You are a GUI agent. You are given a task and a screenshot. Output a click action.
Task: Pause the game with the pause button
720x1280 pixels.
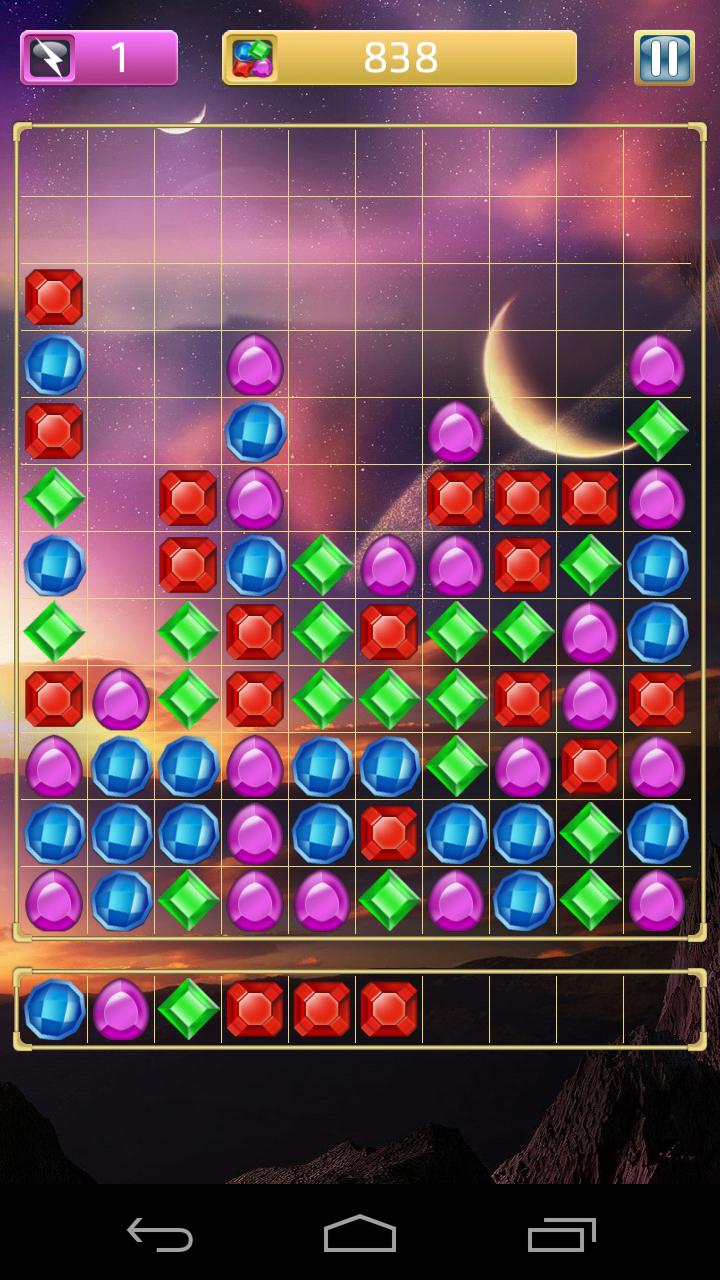tap(664, 58)
